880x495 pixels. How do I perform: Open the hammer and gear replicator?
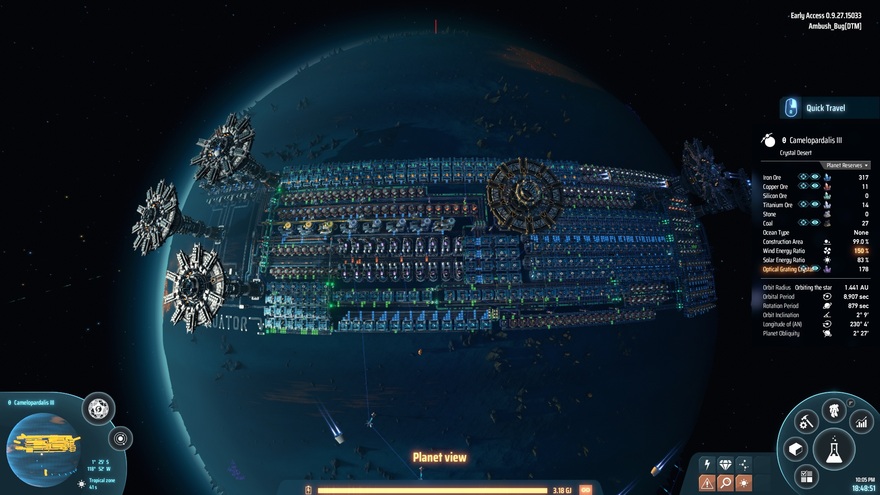(x=805, y=422)
